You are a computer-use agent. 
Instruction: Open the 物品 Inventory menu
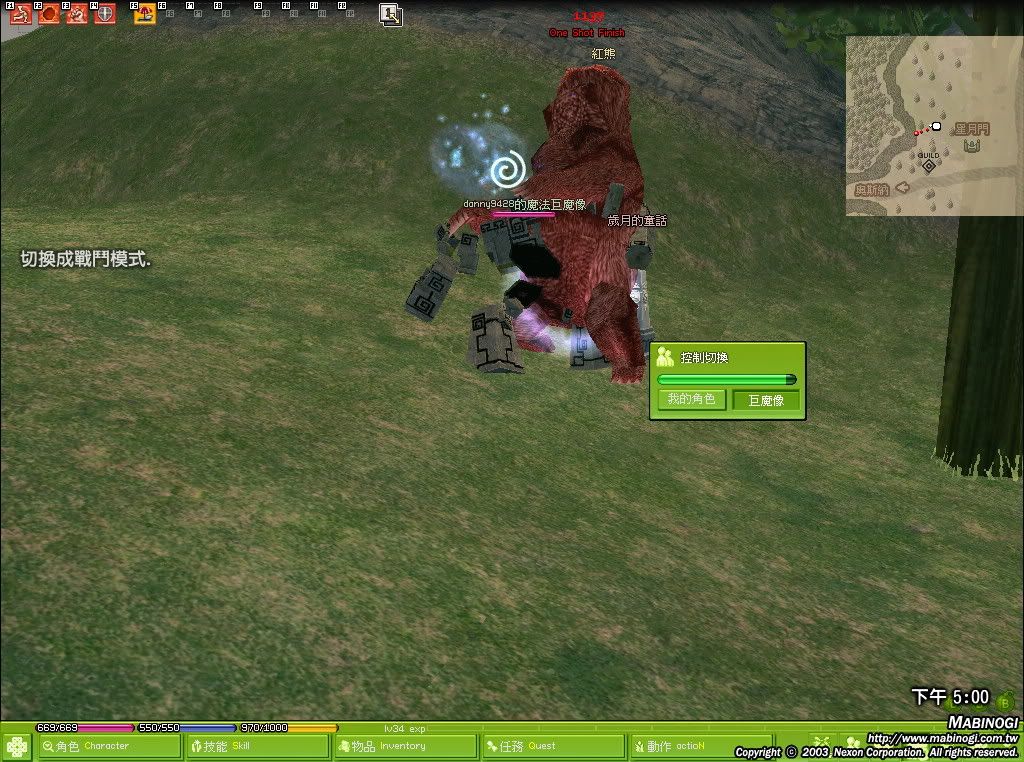point(405,746)
